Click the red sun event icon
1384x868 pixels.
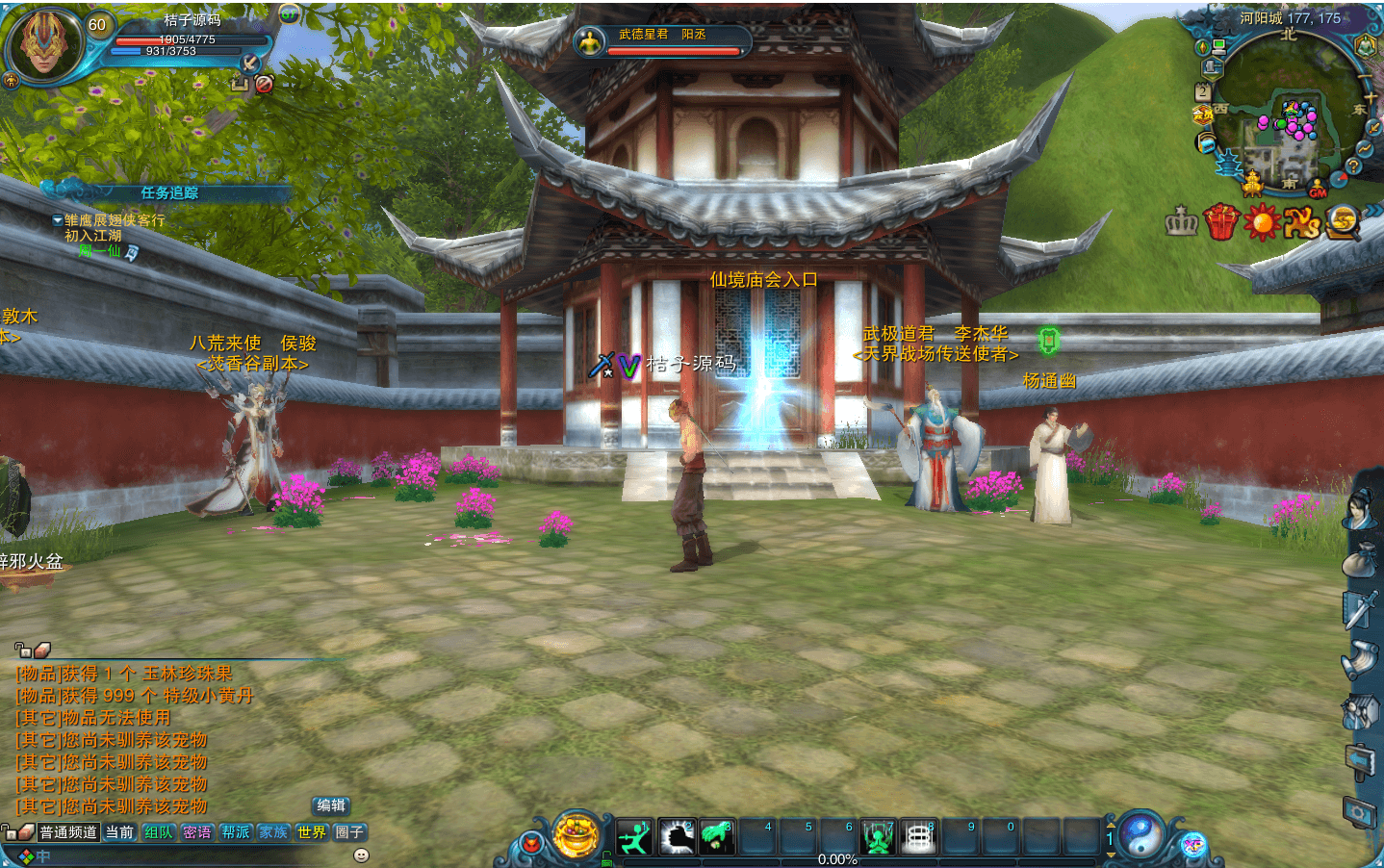click(1261, 222)
